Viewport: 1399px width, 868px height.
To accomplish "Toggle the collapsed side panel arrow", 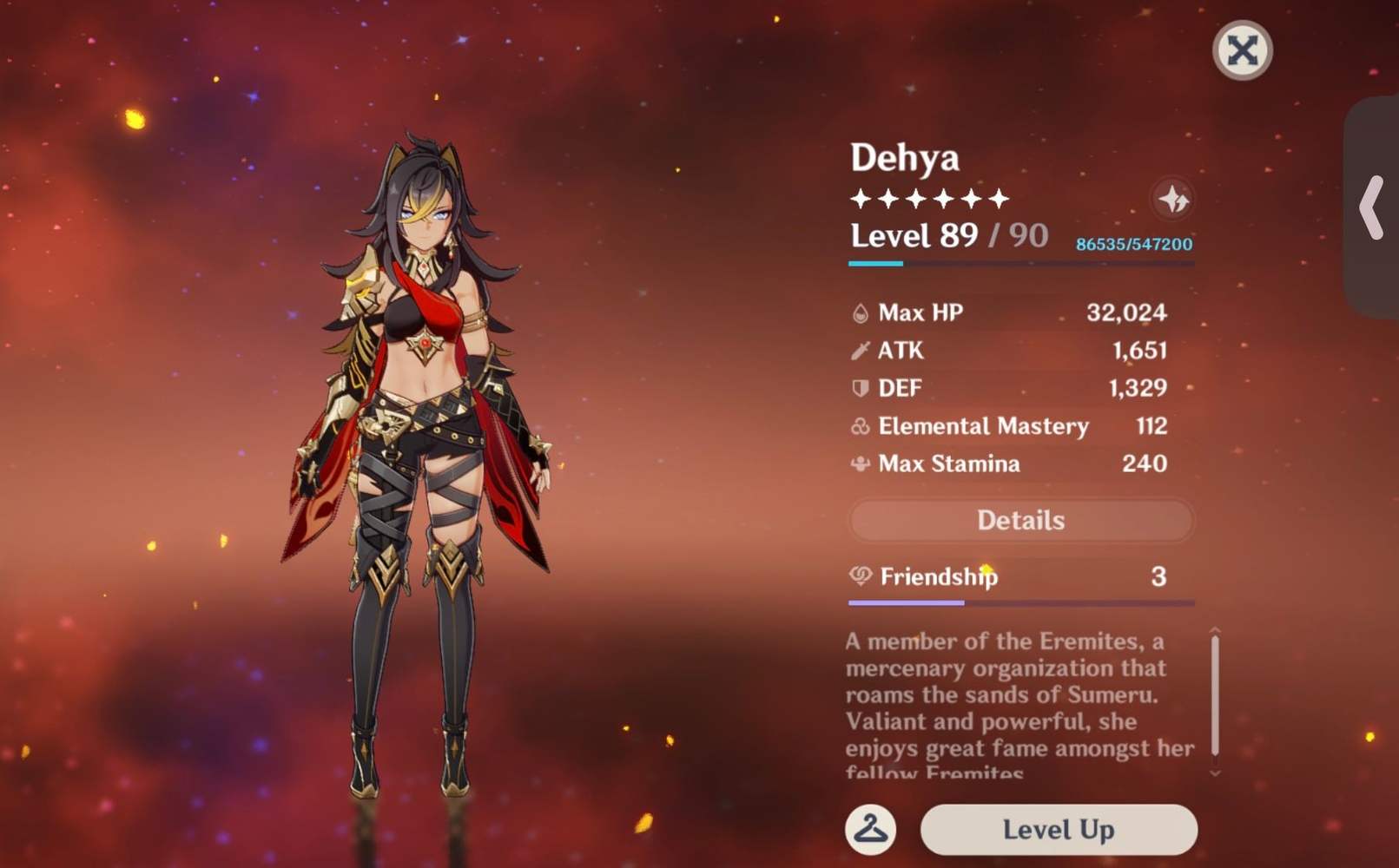I will pyautogui.click(x=1370, y=206).
